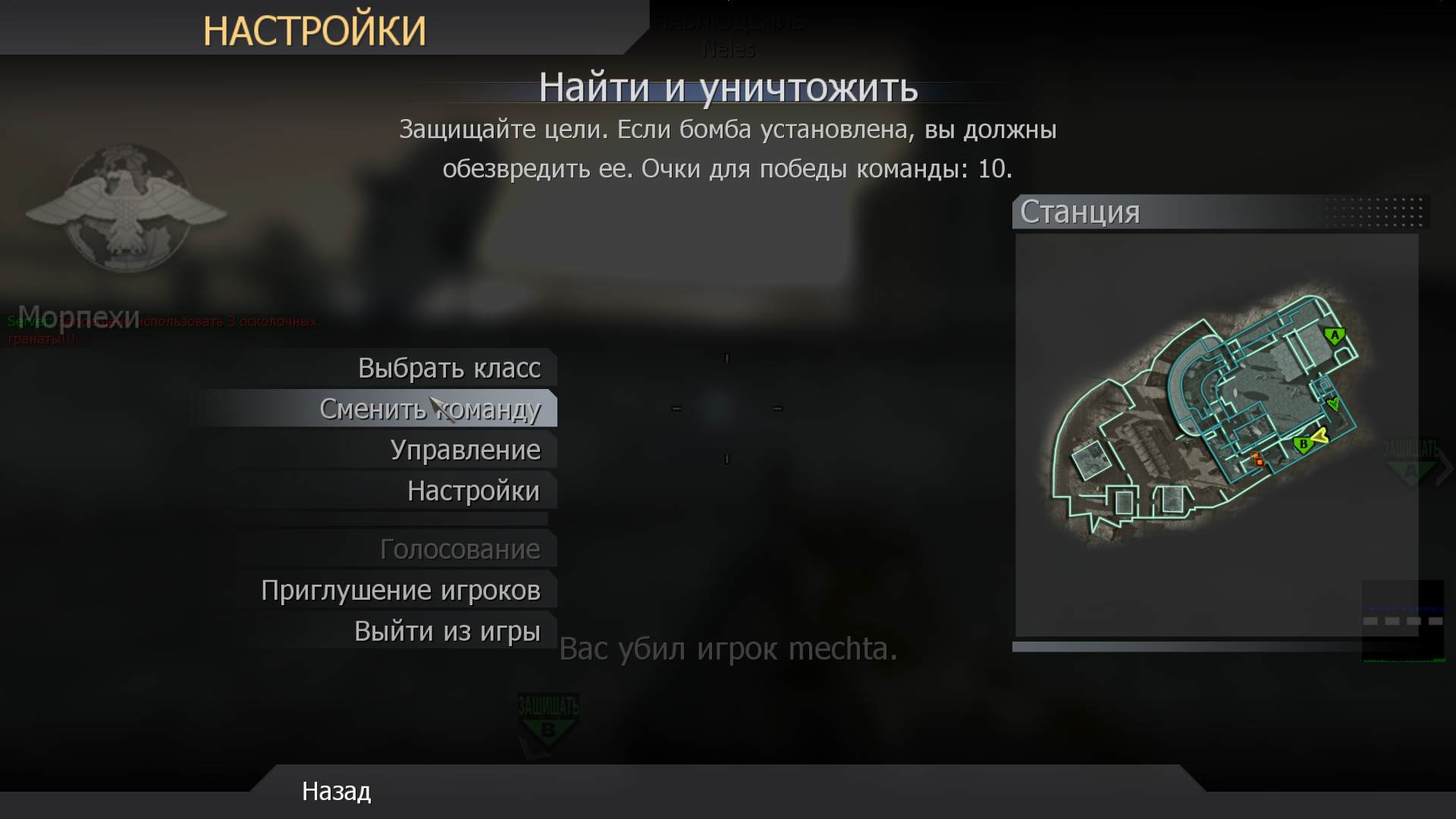Click the yellow player arrow on the minimap
This screenshot has width=1456, height=819.
coord(1319,435)
